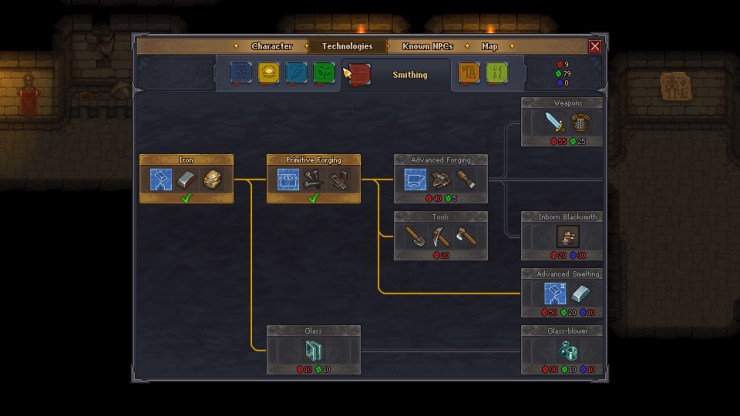Select the Technologies tab

point(346,46)
